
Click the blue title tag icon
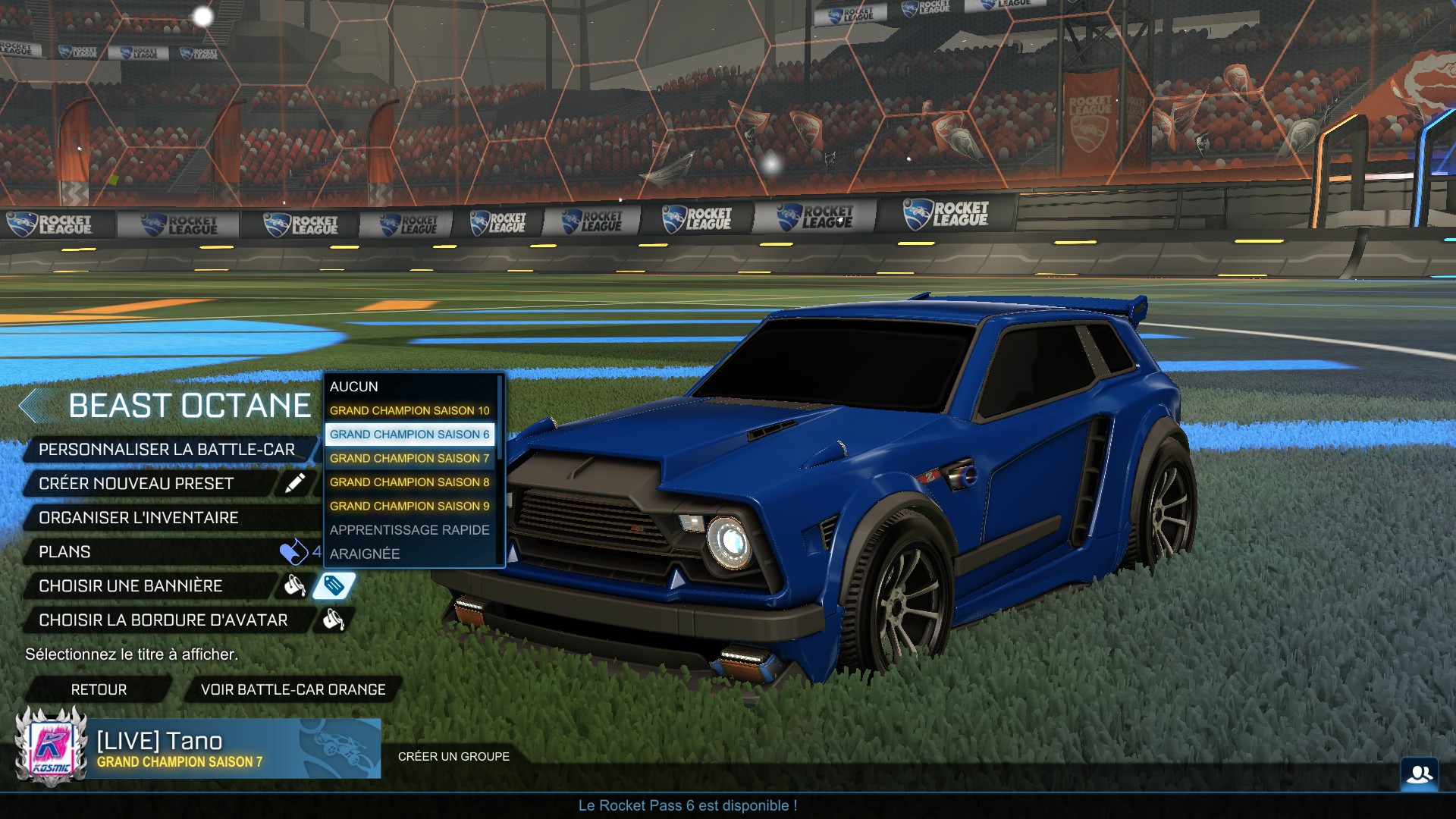334,585
